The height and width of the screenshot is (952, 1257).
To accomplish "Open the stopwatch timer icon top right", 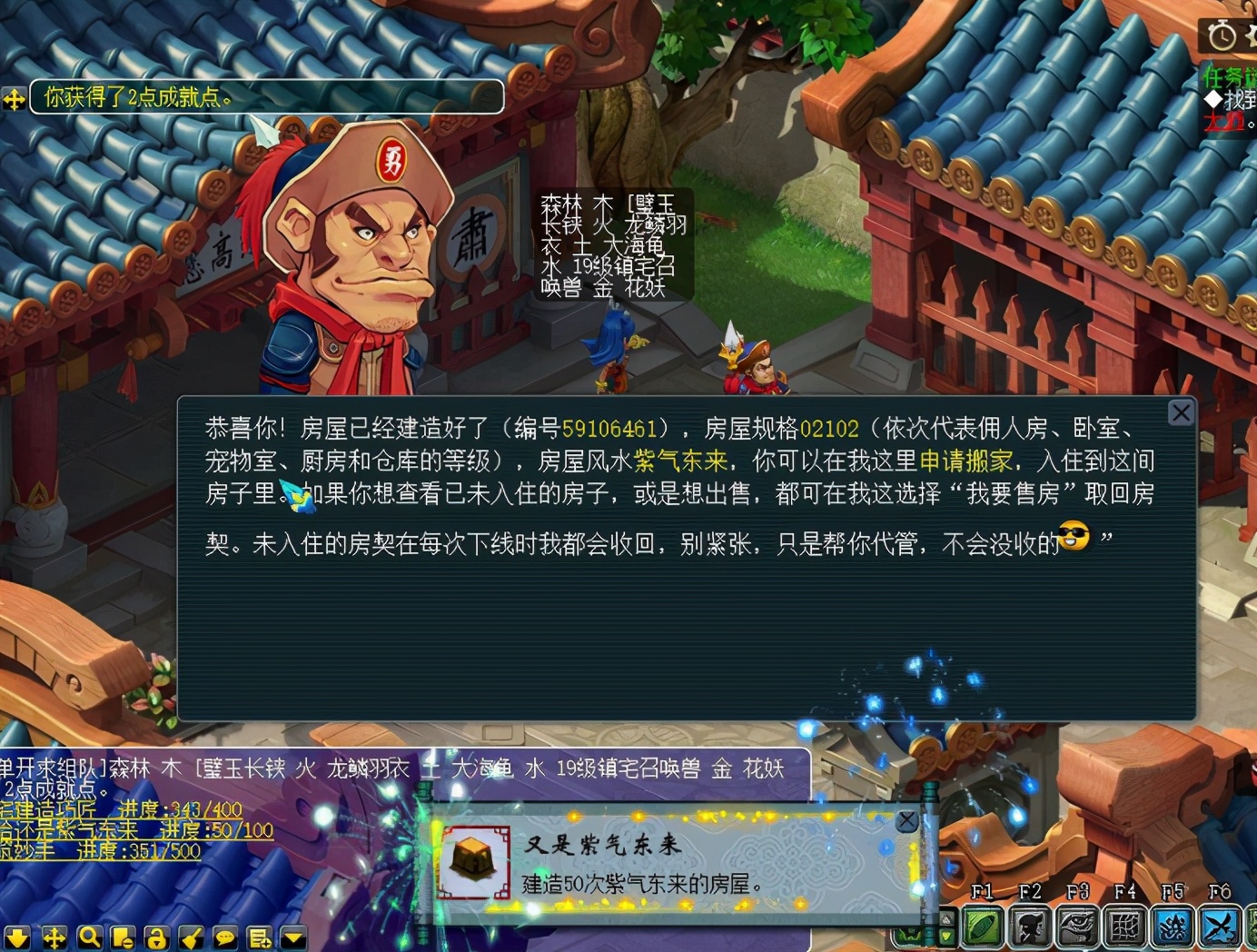I will coord(1224,36).
